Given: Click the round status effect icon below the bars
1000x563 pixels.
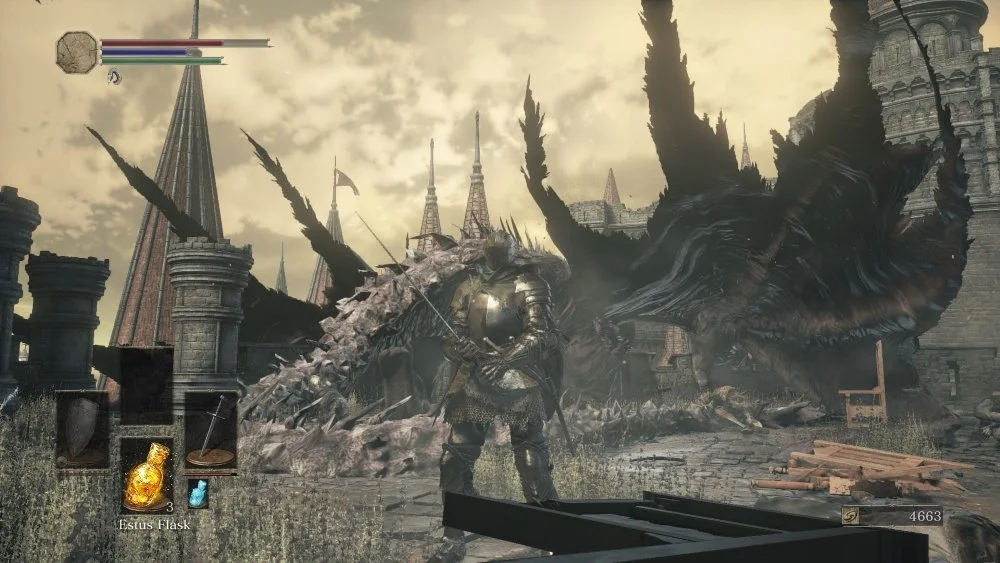Looking at the screenshot, I should click(114, 76).
